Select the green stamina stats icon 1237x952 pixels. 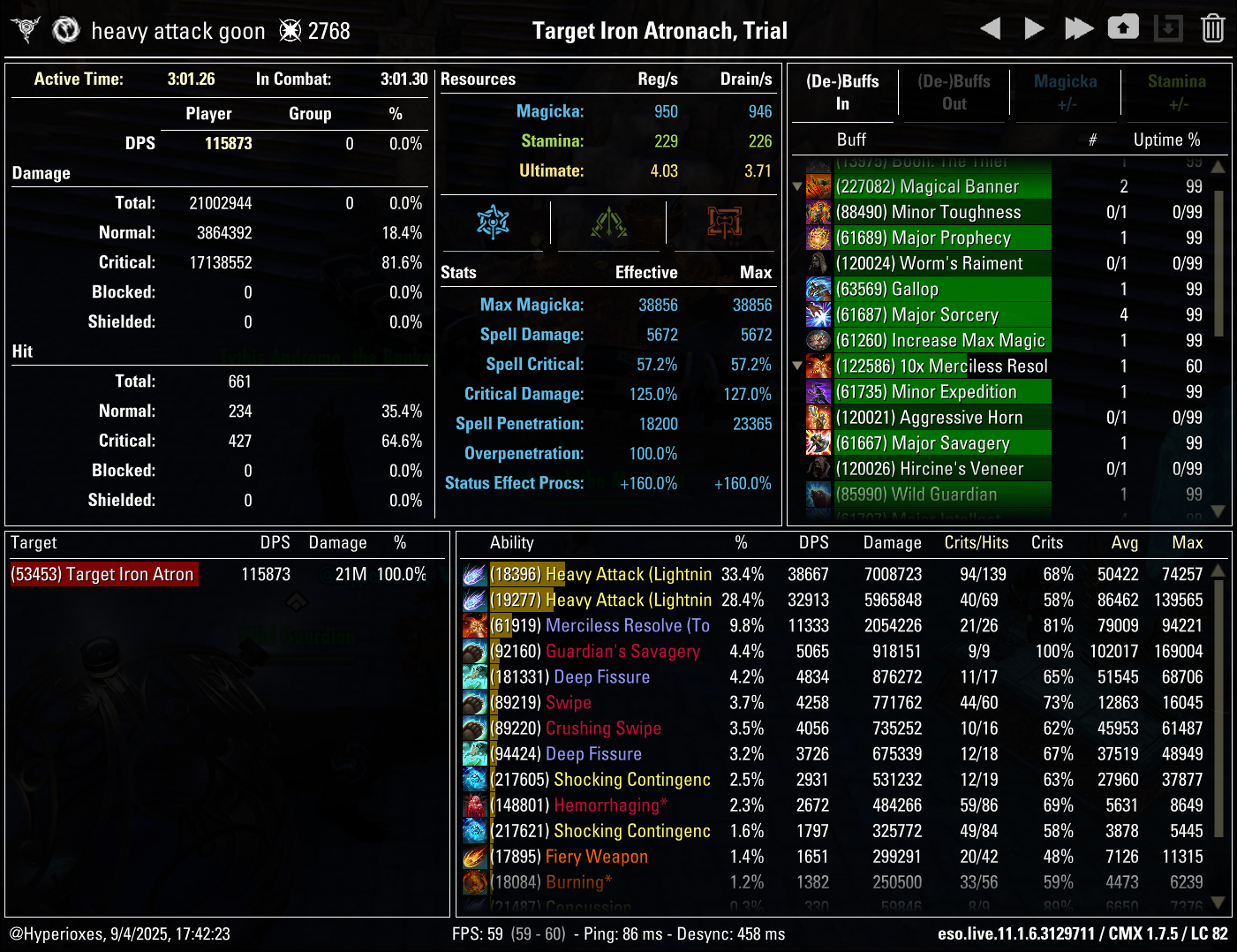point(609,223)
